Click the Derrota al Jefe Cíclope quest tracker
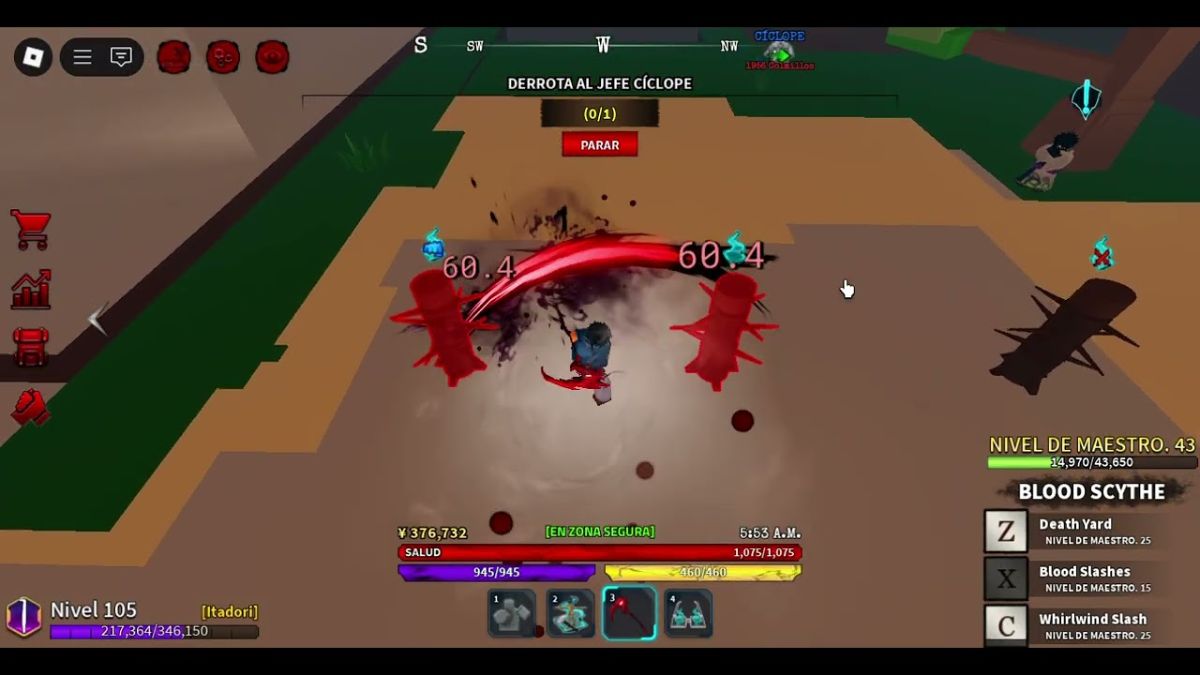This screenshot has width=1200, height=675. point(599,84)
